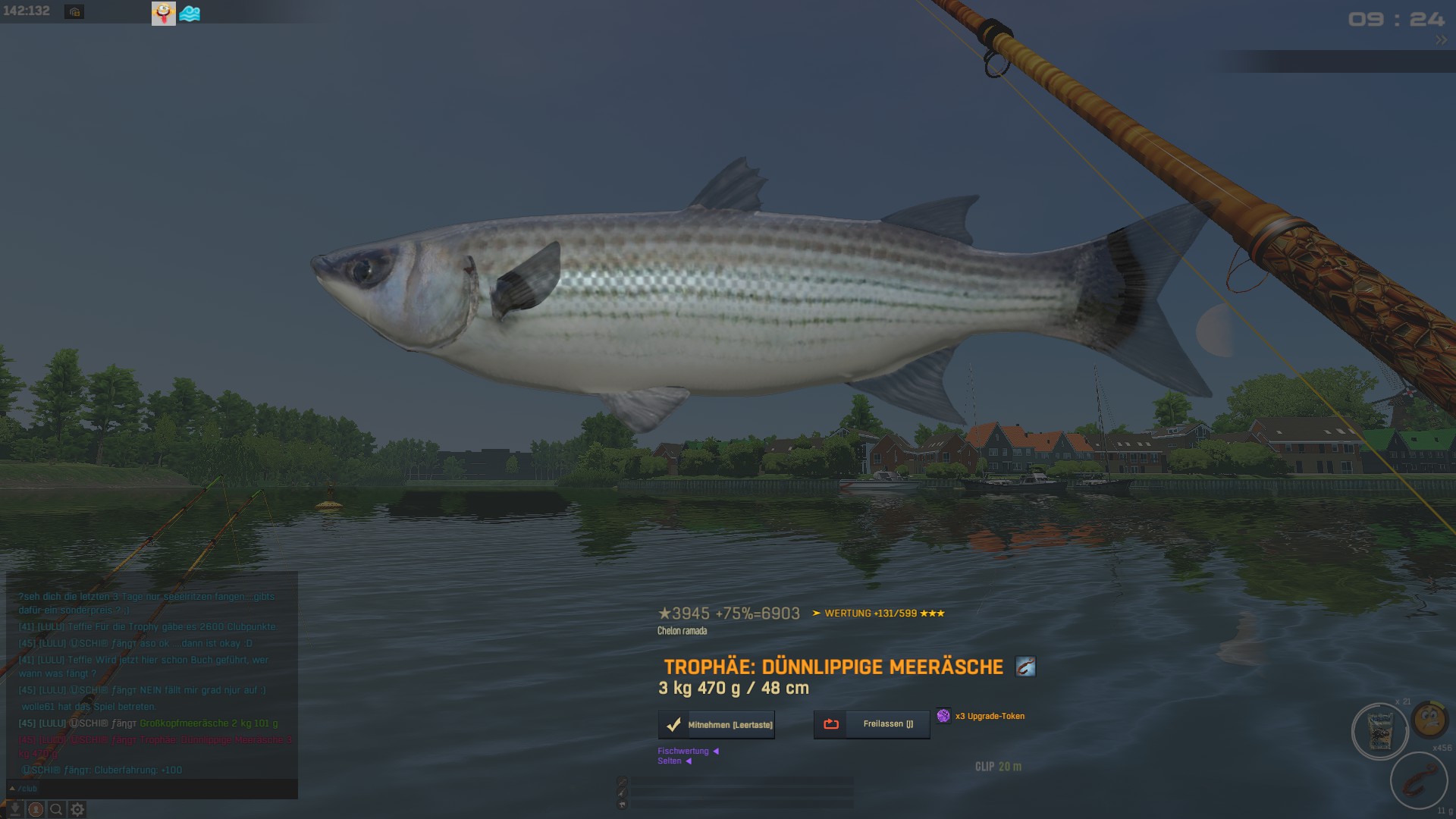Image resolution: width=1456 pixels, height=819 pixels.
Task: Click the download arrow icon below chat
Action: tap(14, 809)
